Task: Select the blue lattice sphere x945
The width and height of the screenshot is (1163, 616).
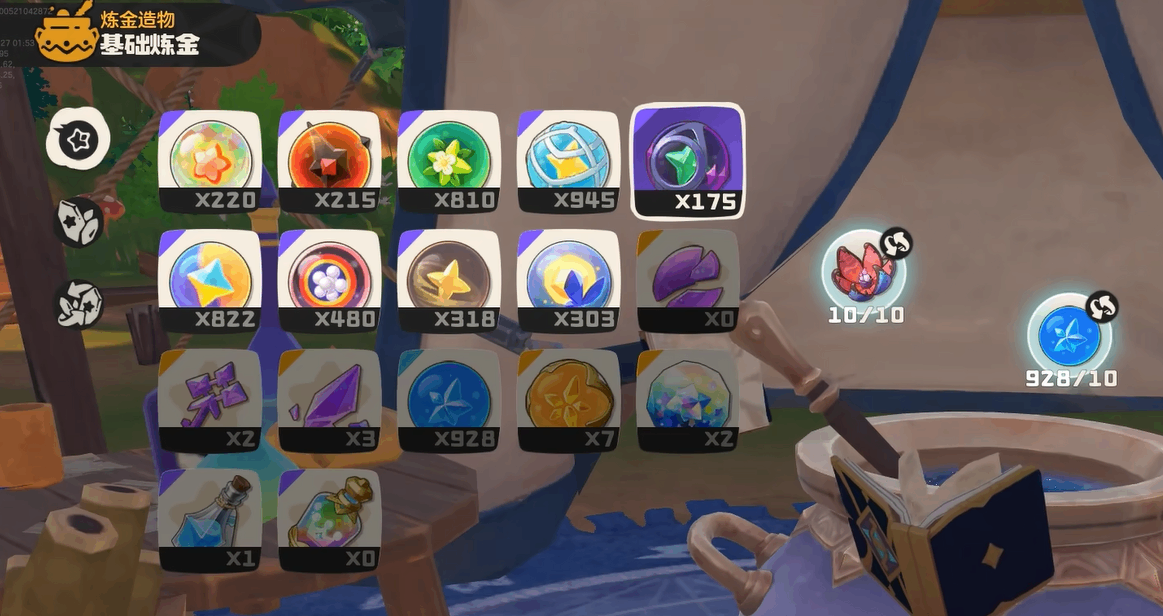Action: [x=568, y=161]
